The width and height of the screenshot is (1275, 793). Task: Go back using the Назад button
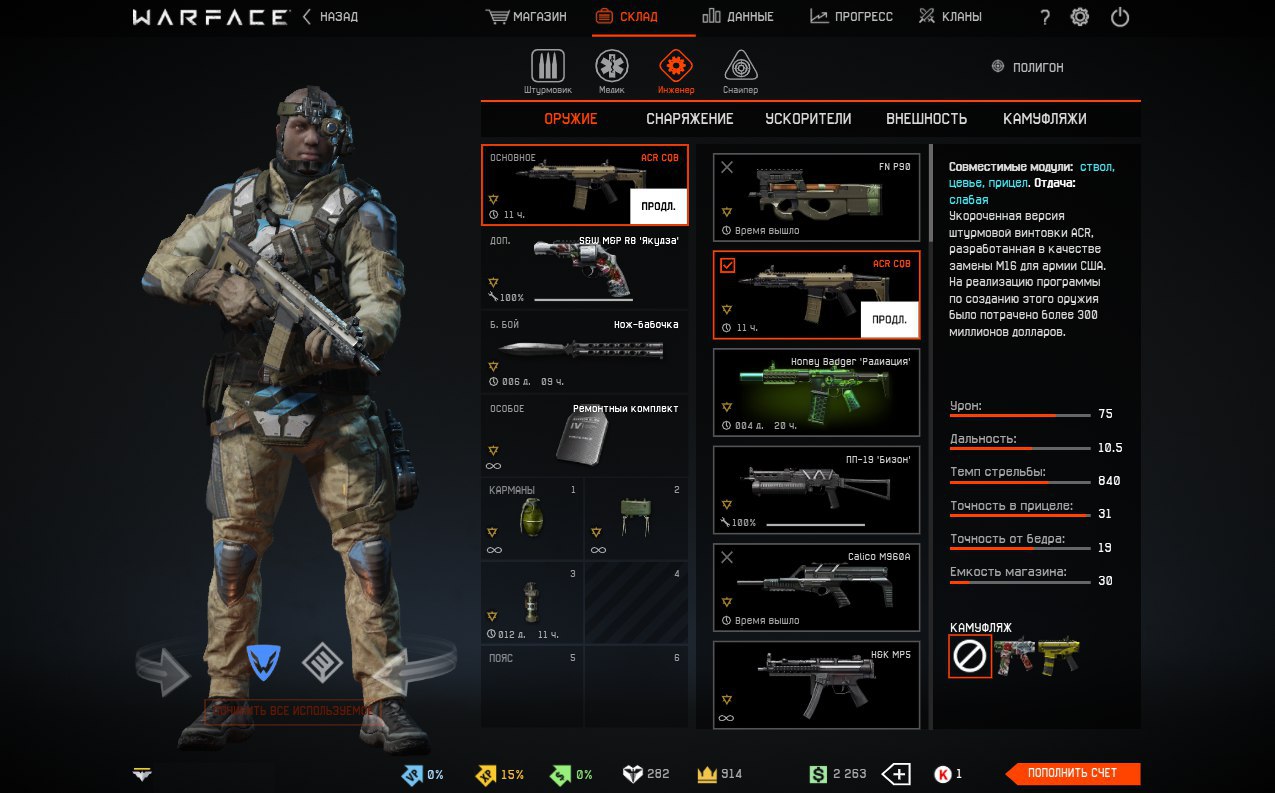330,17
